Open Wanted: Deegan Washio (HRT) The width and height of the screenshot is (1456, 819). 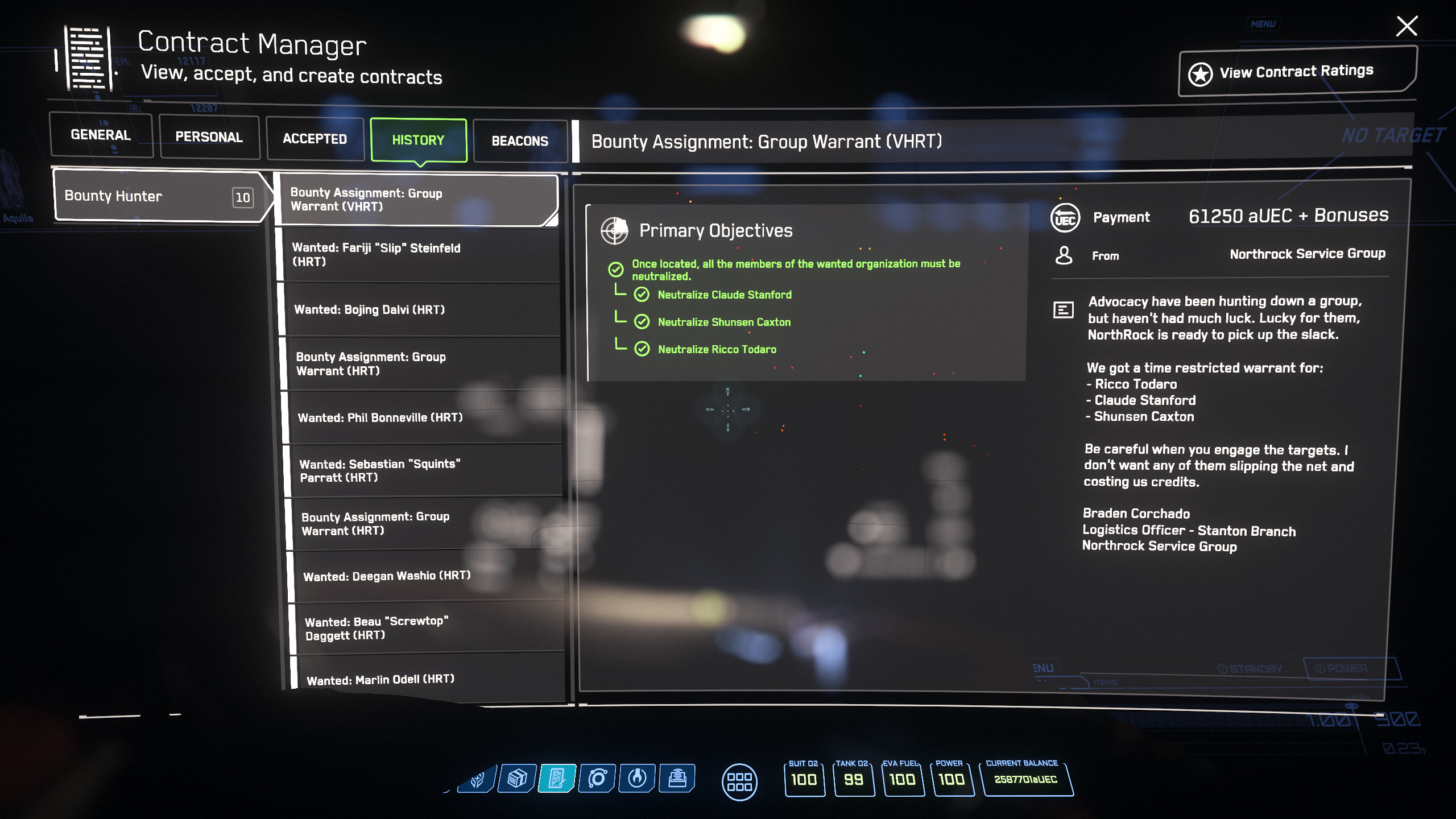tap(427, 576)
